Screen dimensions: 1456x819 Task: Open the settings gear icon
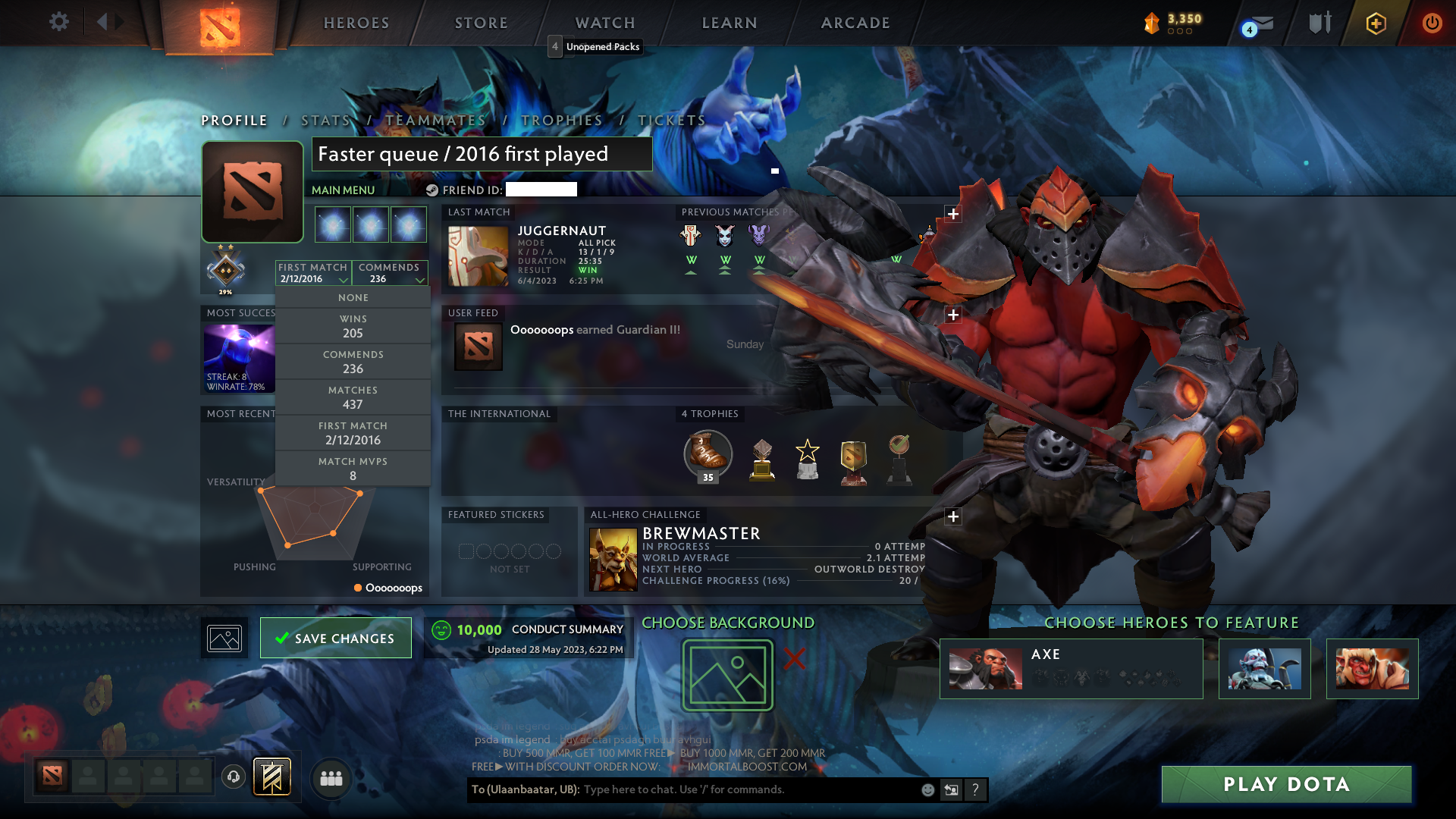(59, 22)
